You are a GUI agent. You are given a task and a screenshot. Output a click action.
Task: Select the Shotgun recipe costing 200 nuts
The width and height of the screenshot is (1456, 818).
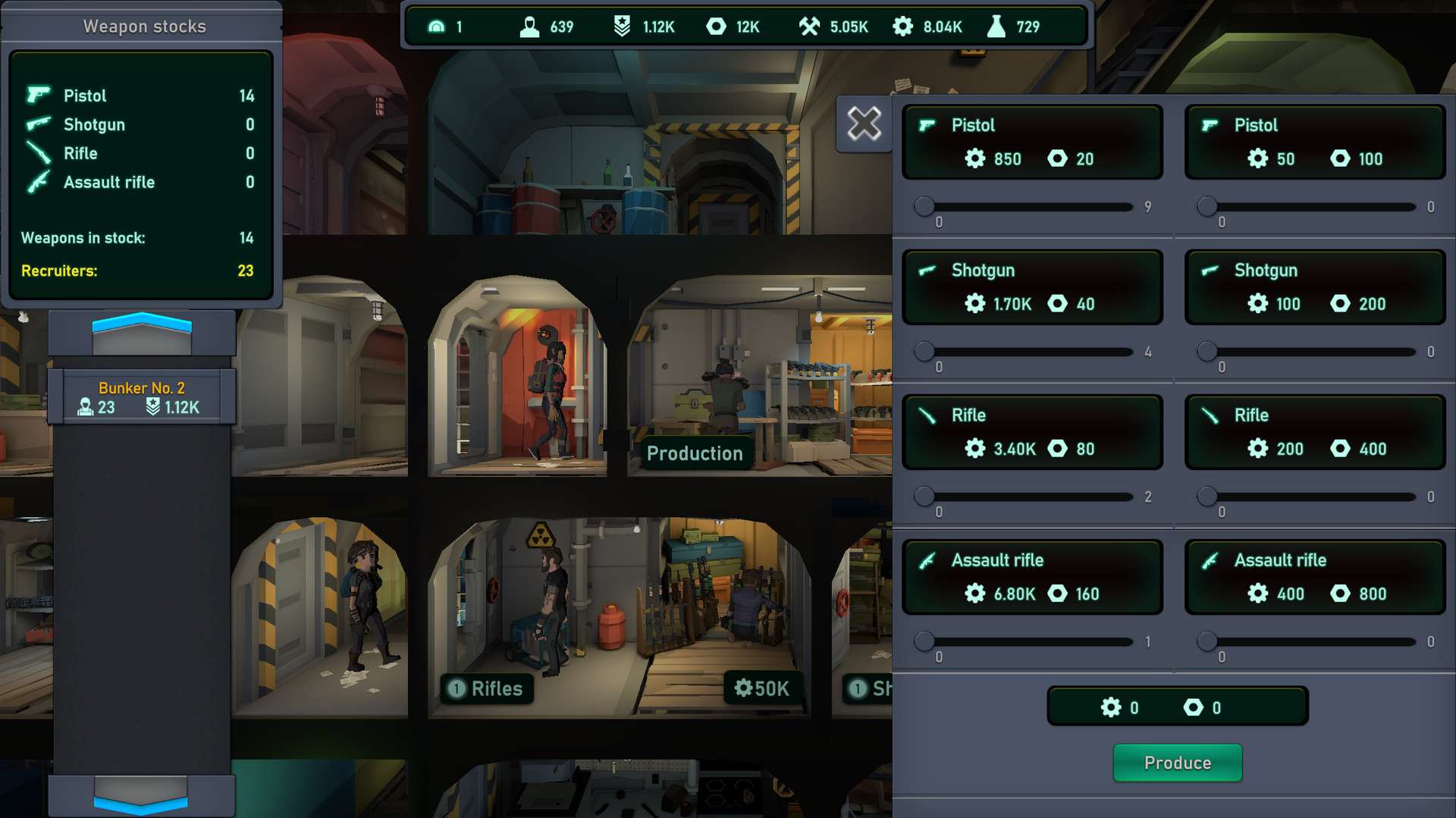[1314, 287]
